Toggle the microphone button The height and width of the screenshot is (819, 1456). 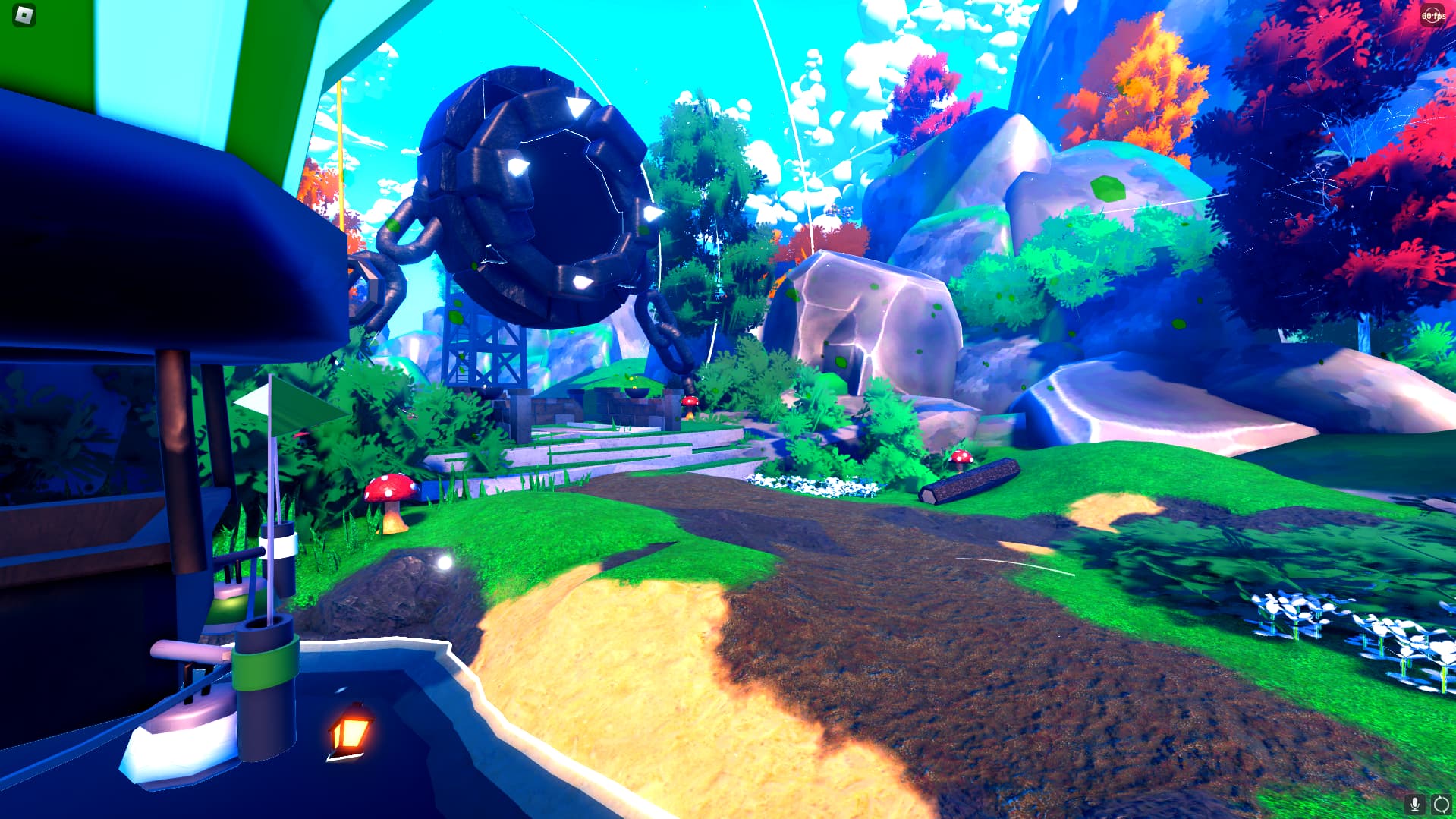tap(1414, 805)
